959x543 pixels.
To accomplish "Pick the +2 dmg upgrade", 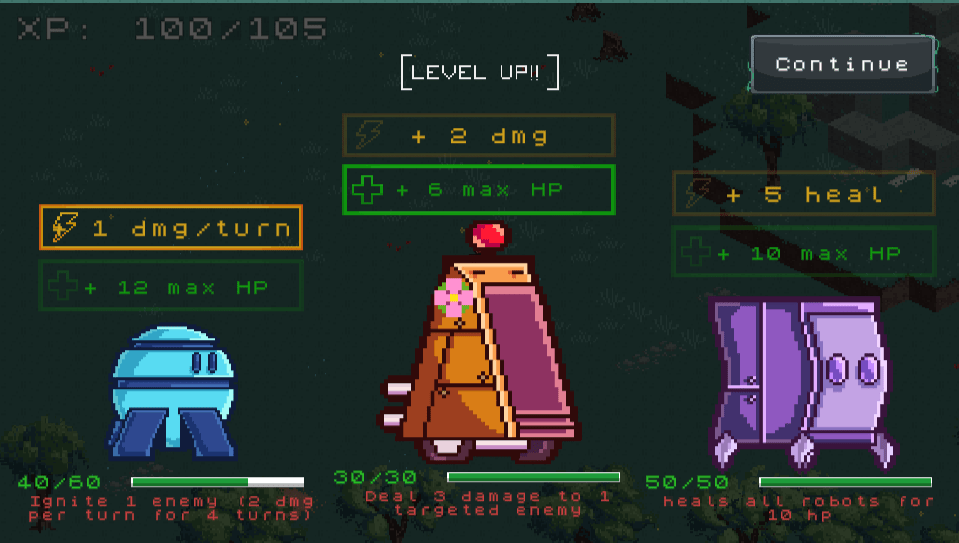I will pyautogui.click(x=478, y=136).
